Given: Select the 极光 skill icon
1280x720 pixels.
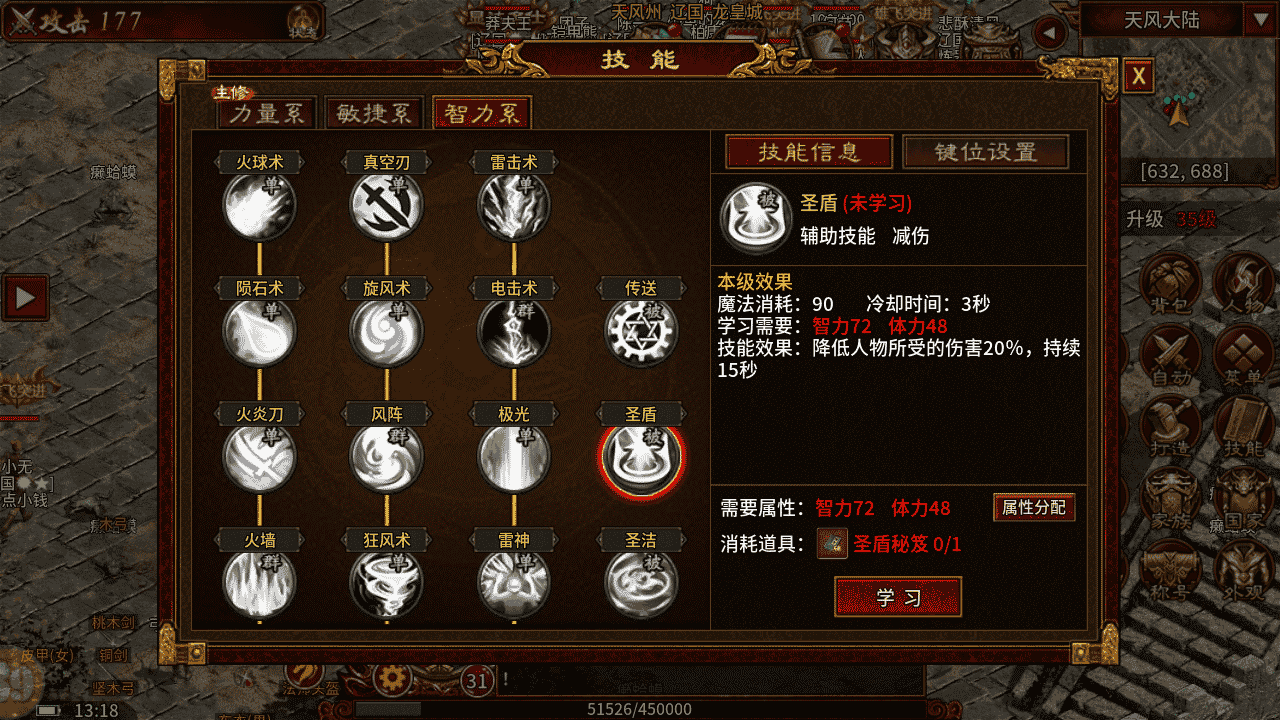Looking at the screenshot, I should (x=514, y=458).
